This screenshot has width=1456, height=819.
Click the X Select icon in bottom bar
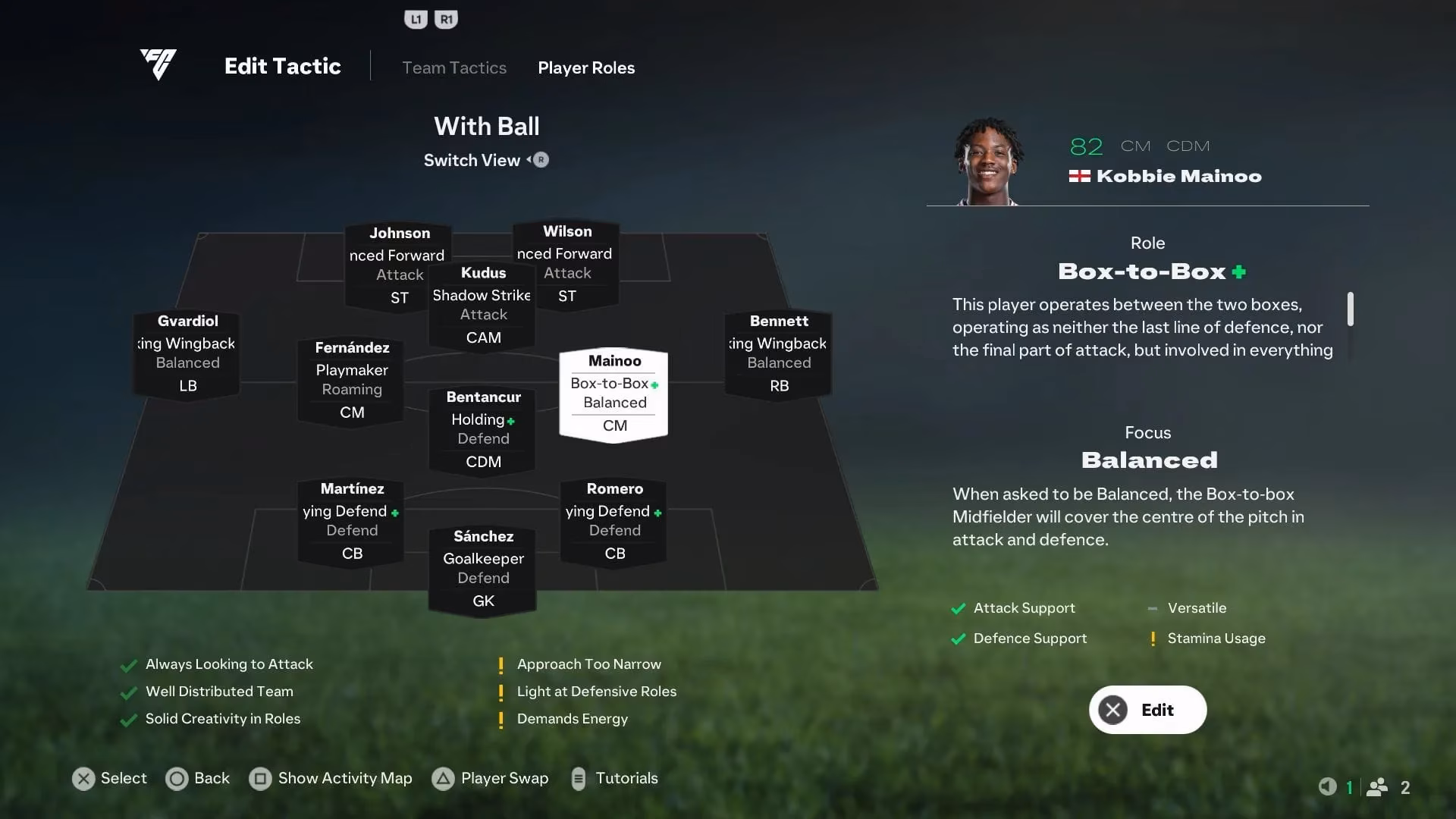point(83,778)
